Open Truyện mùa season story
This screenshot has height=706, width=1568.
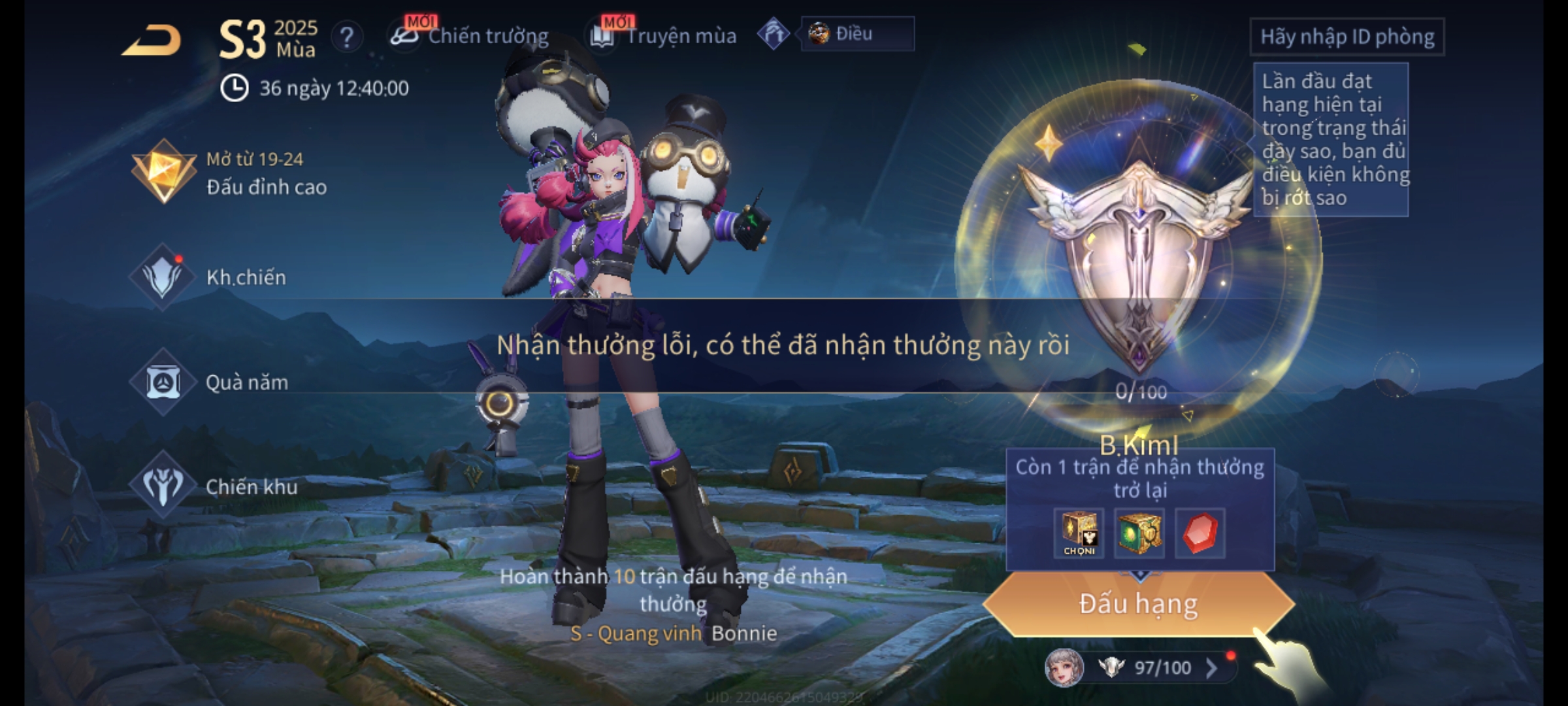pos(664,36)
